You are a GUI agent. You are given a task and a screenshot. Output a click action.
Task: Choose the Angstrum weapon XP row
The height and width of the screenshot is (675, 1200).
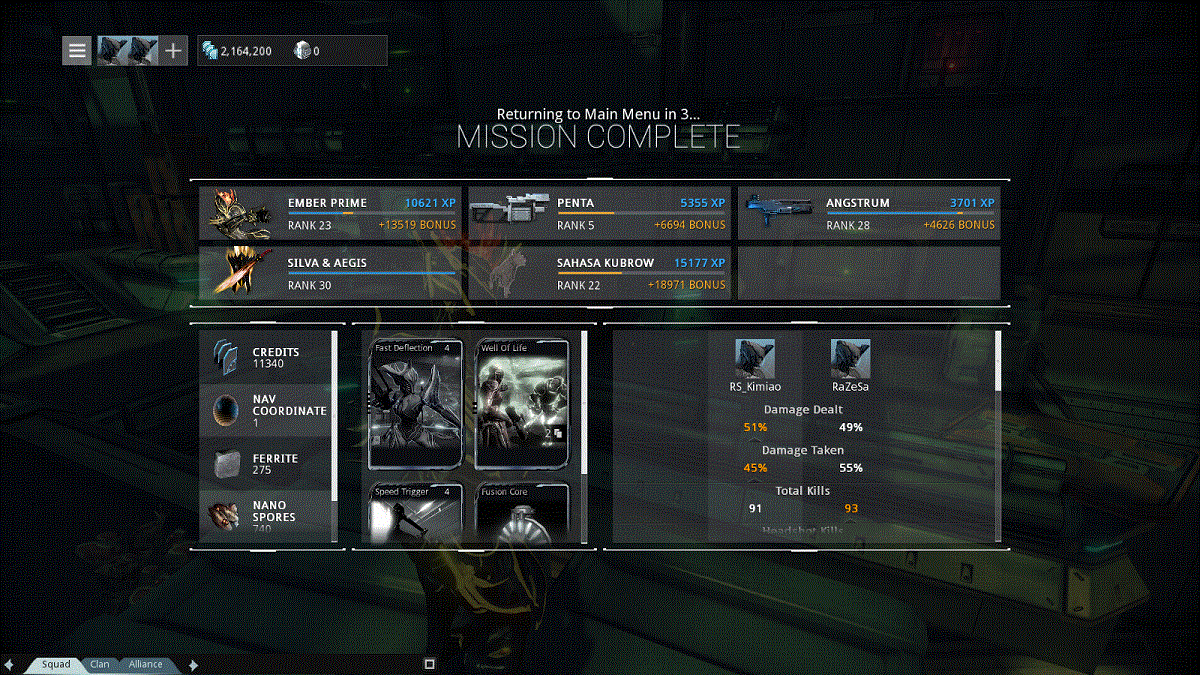868,213
